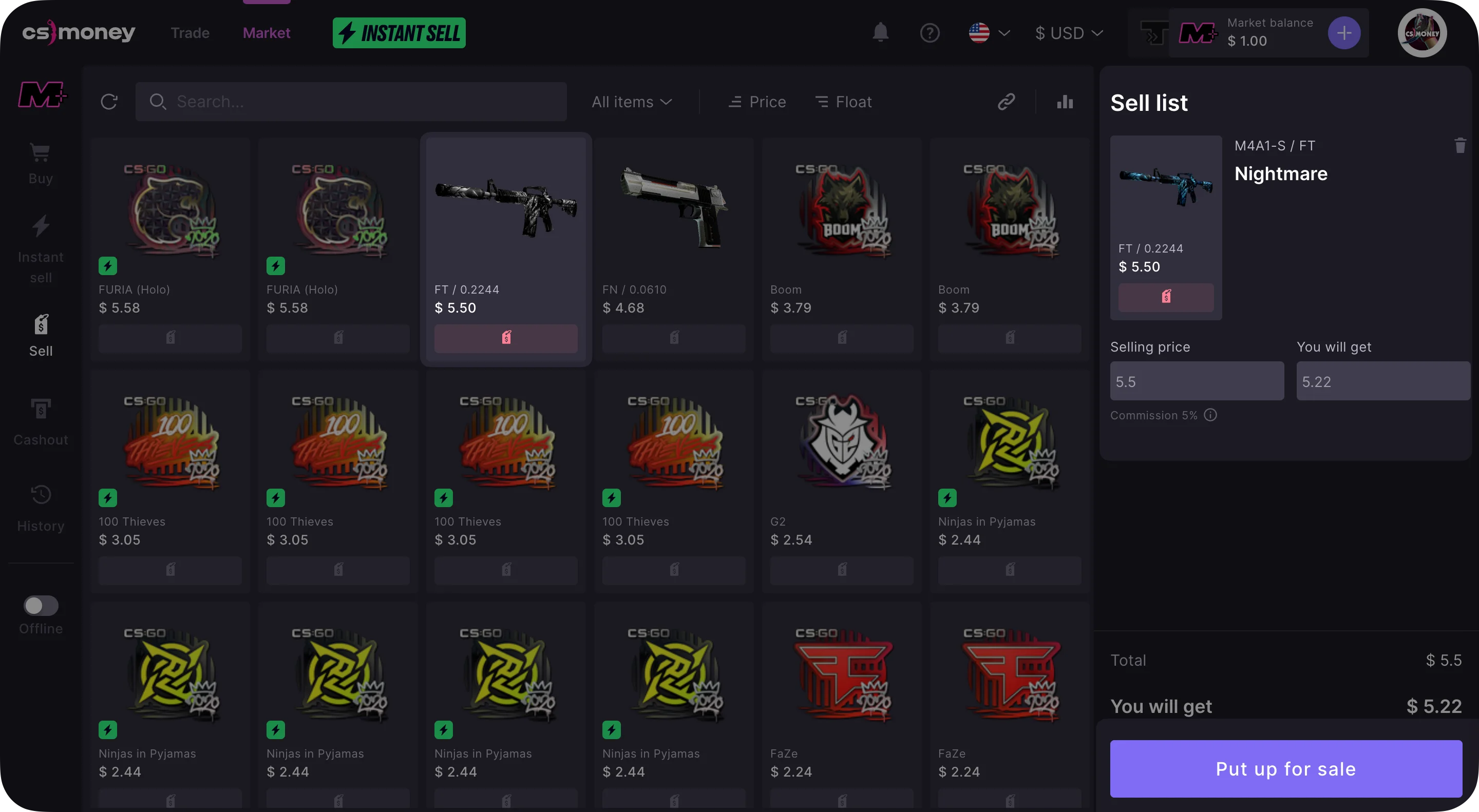Open the language flag dropdown
Screen dimensions: 1479x812
[989, 33]
